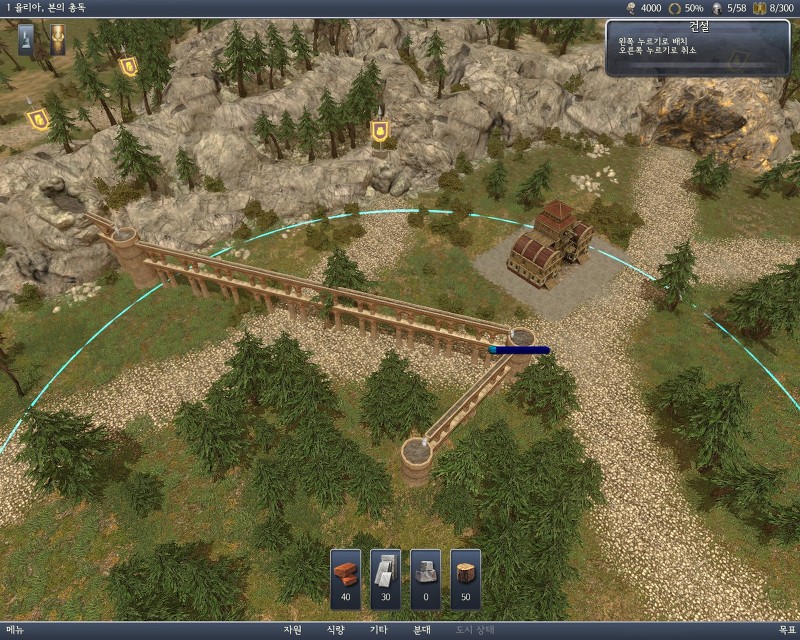Open the 메뉴 menu in the bottom bar
800x640 pixels.
[15, 631]
